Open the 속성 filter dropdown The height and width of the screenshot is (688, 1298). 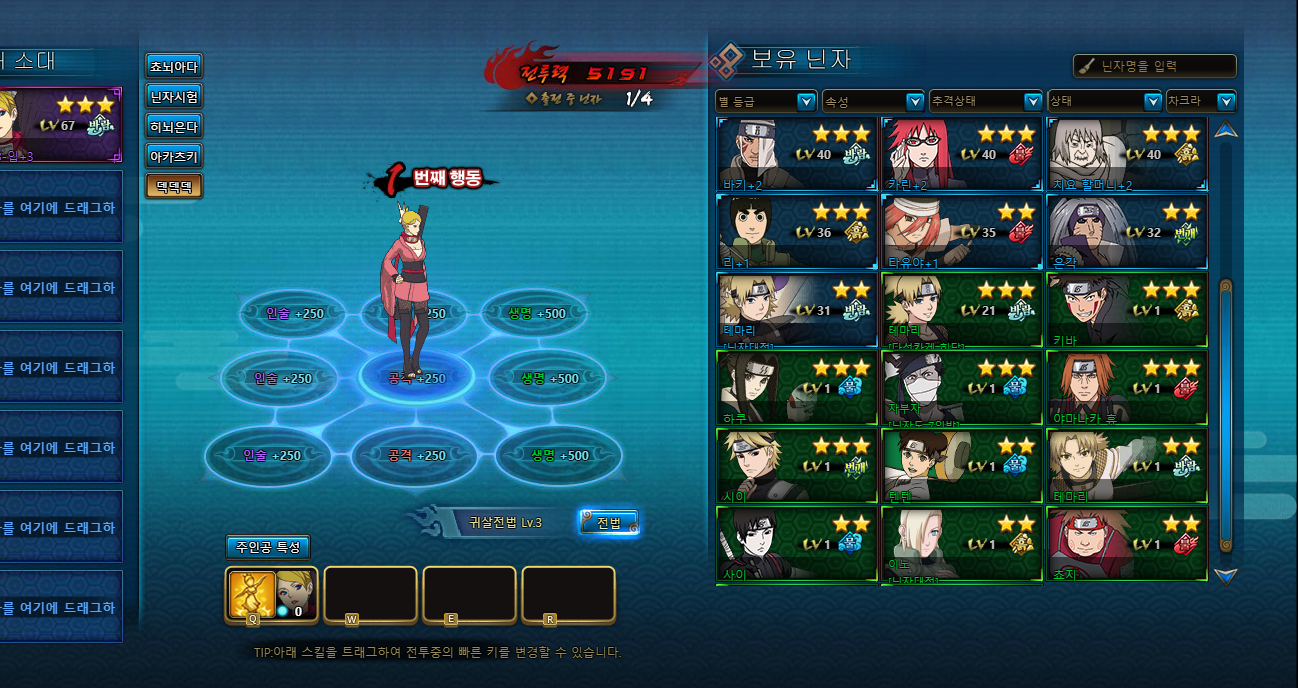873,101
